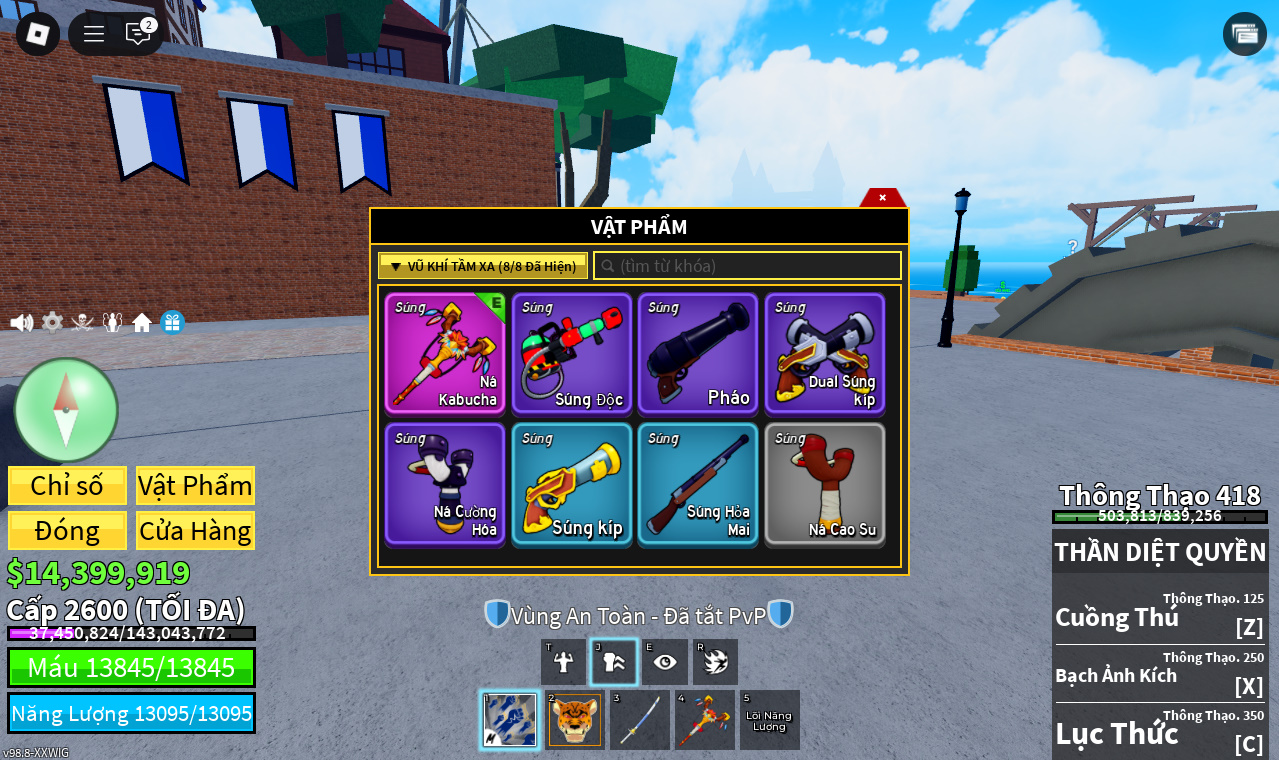The height and width of the screenshot is (760, 1279).
Task: Open the Roblox main menu
Action: click(x=38, y=34)
